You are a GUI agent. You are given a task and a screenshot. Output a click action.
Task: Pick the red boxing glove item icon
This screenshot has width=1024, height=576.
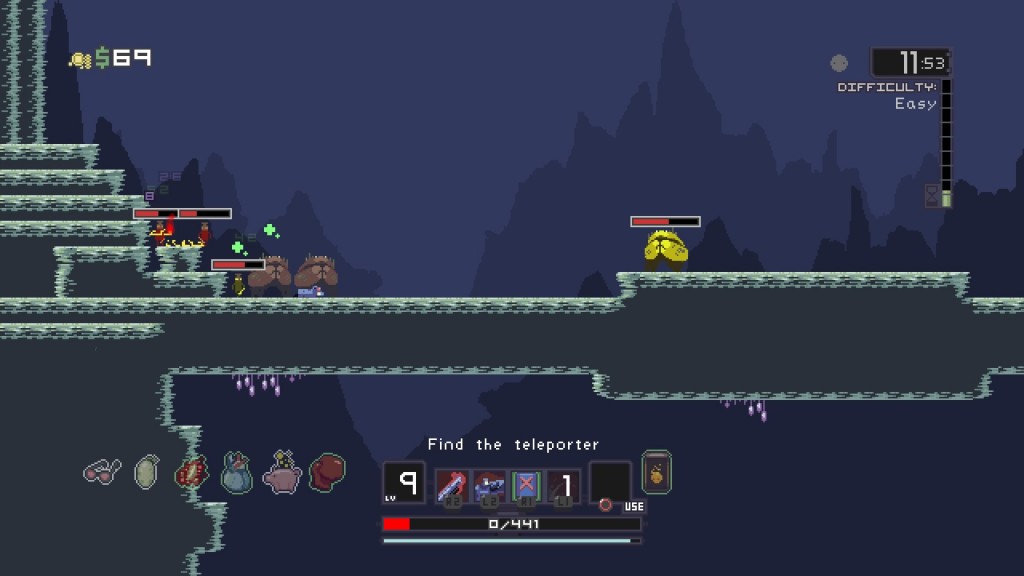(327, 472)
